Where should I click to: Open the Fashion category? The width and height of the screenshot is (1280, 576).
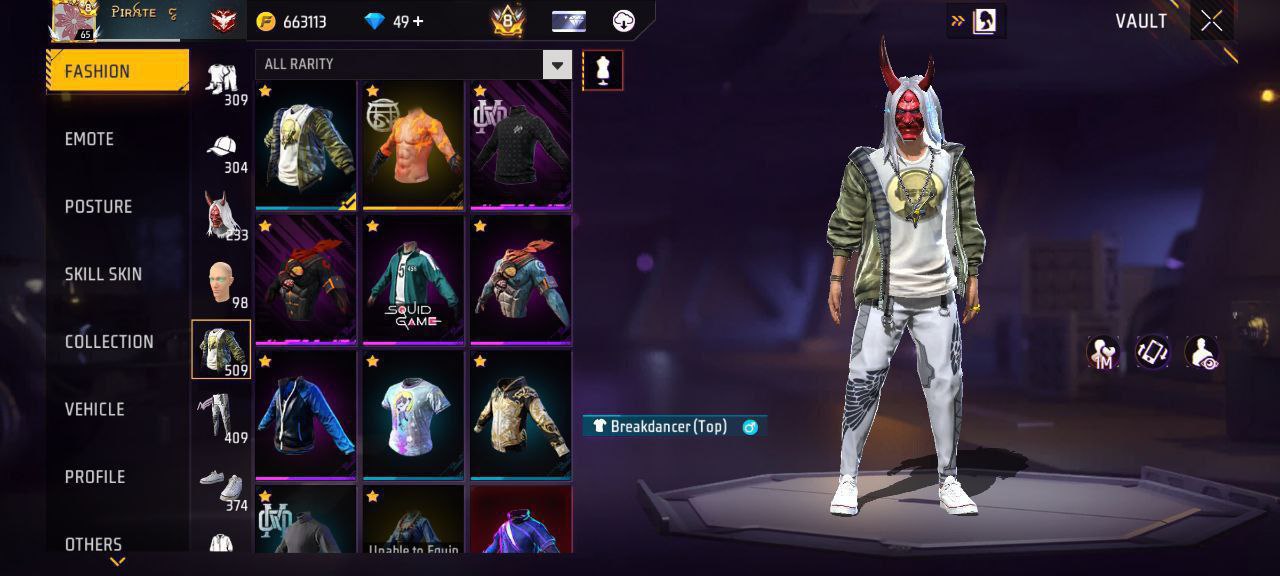click(x=117, y=71)
